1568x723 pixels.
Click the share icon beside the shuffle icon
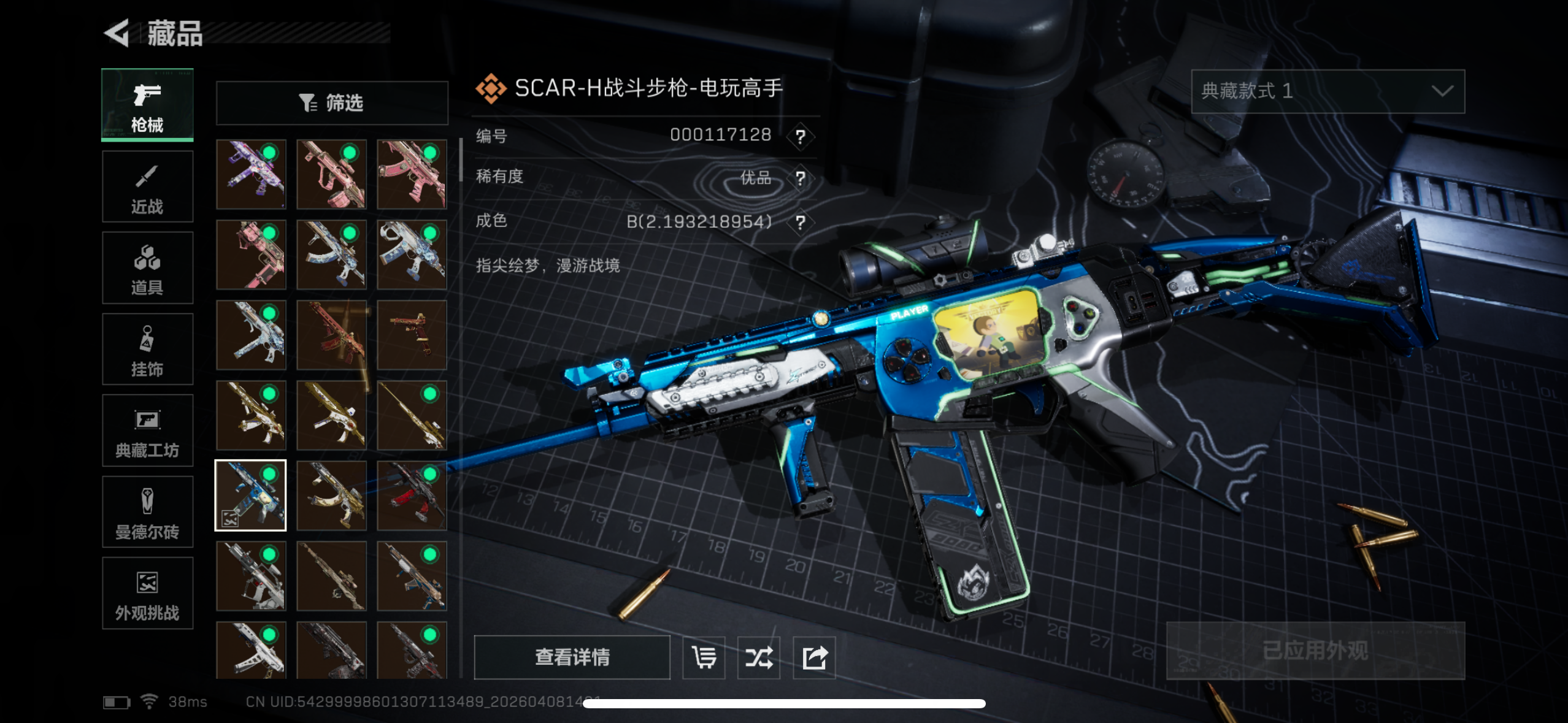coord(814,657)
